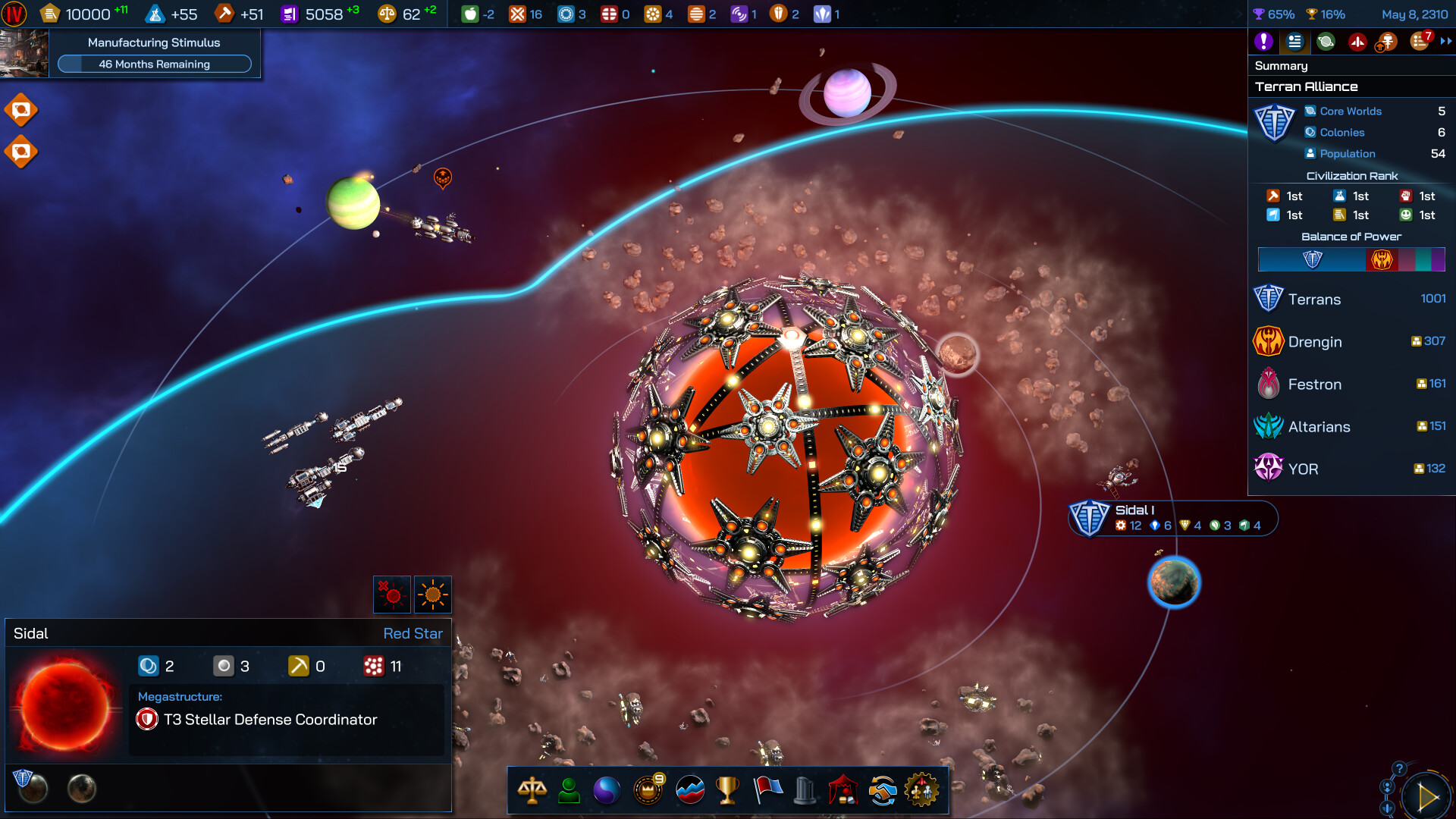The height and width of the screenshot is (819, 1456).
Task: Collapse side panel with double arrow
Action: [1446, 42]
